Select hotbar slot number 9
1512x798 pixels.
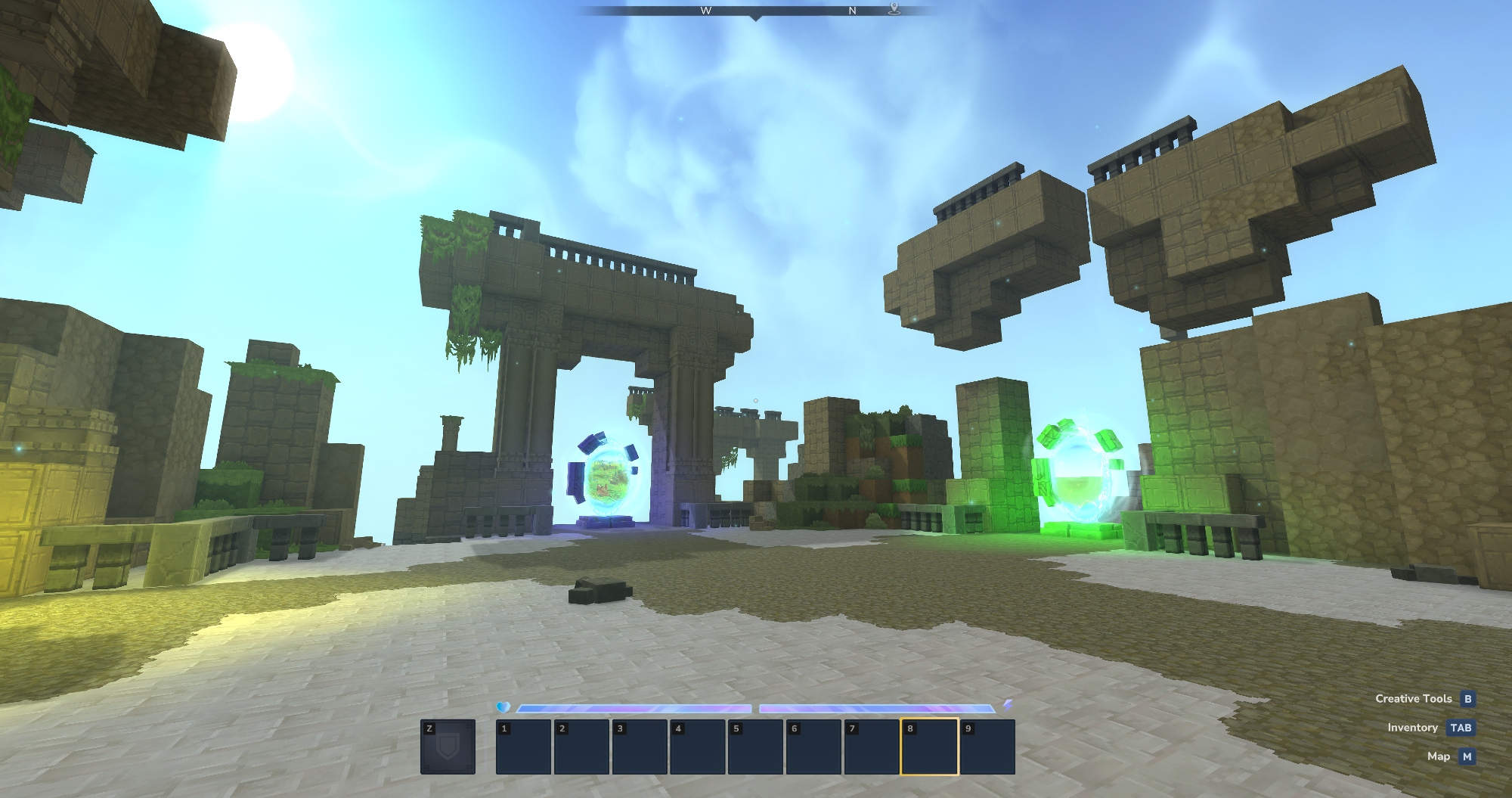[987, 747]
